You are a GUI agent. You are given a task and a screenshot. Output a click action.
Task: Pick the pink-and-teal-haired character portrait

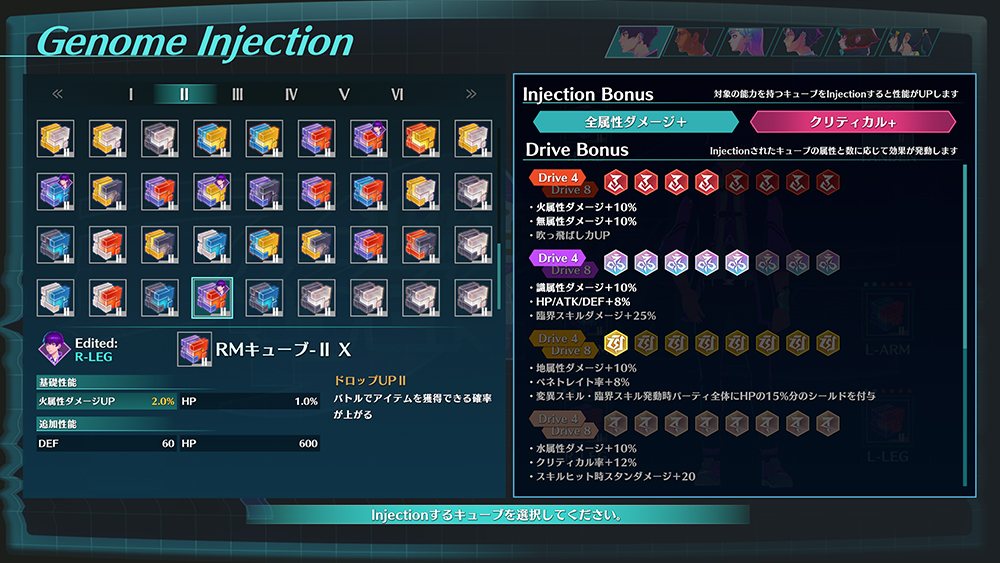coord(746,42)
